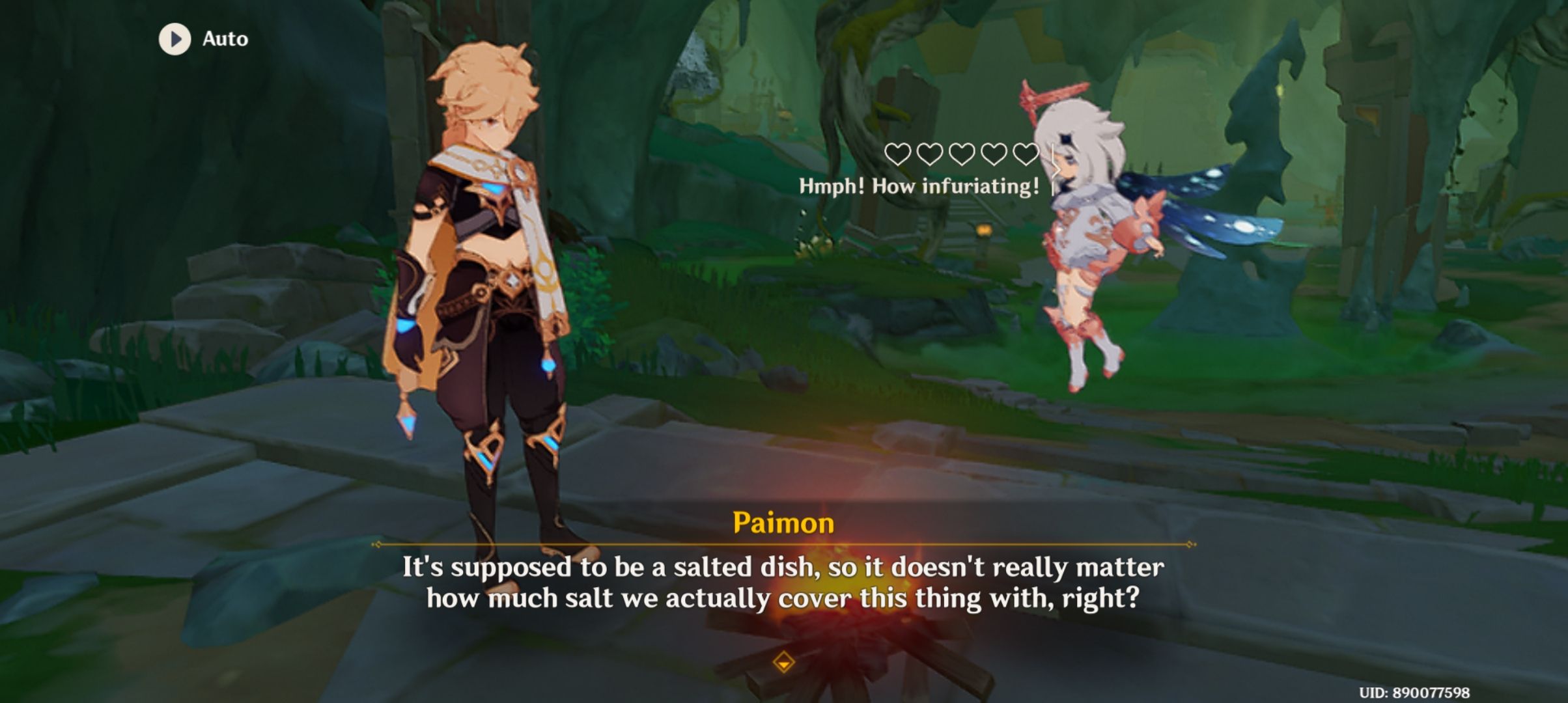
Task: Click the Paimon name label
Action: coord(785,521)
